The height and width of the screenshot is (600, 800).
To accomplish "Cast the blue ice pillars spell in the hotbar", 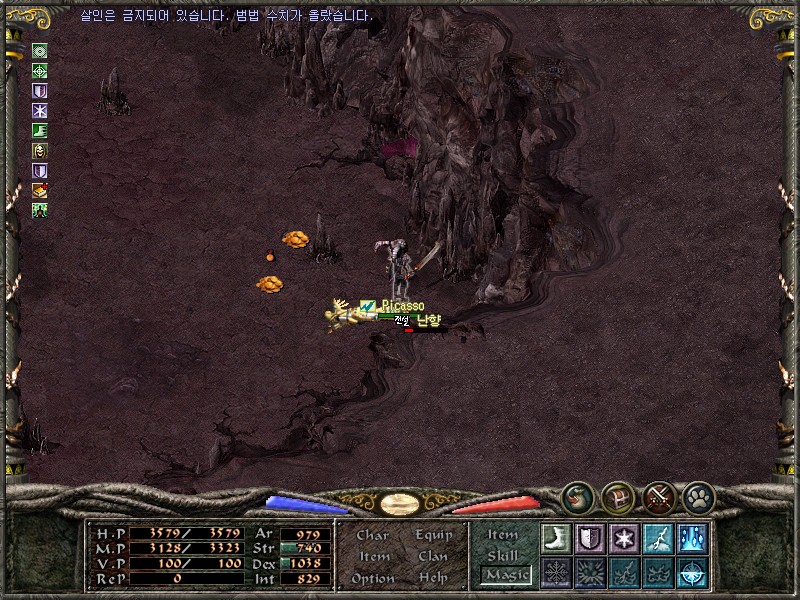I will (x=692, y=537).
